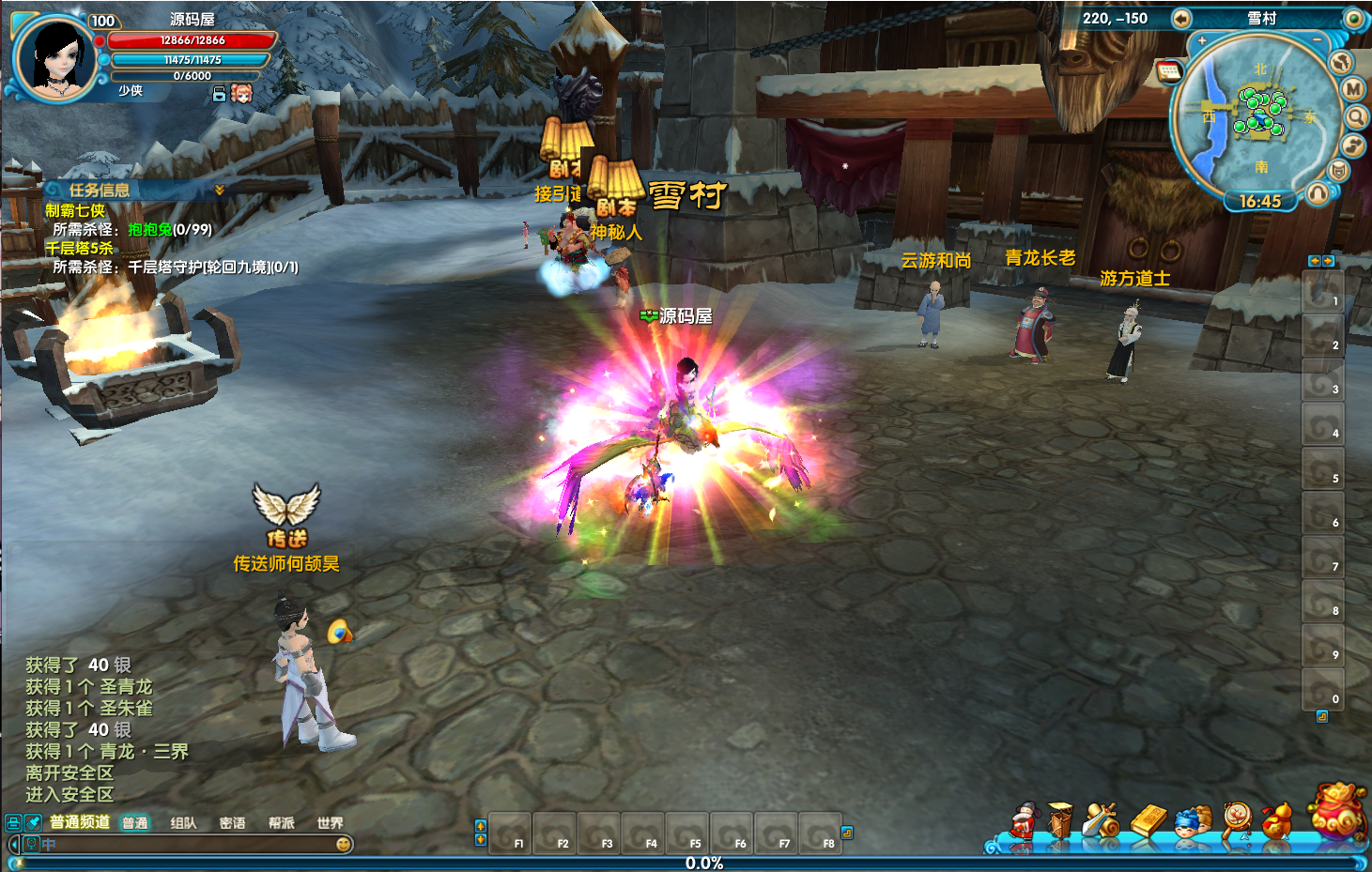Select the 帮派 chat tab
The width and height of the screenshot is (1372, 872).
281,823
